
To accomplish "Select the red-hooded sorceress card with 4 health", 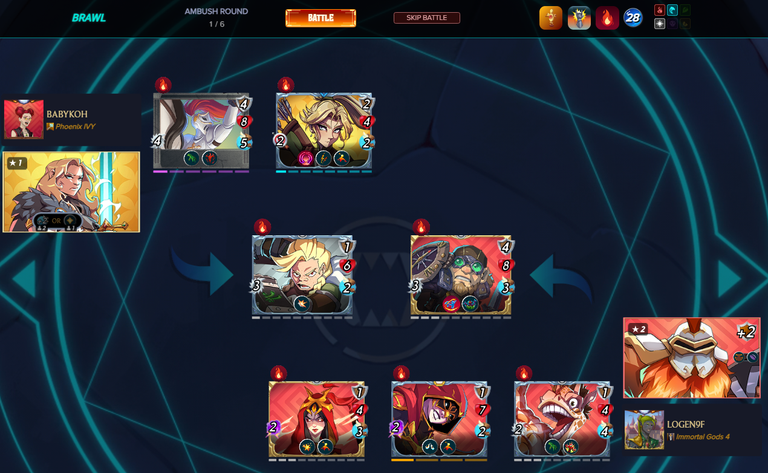I will pos(316,418).
